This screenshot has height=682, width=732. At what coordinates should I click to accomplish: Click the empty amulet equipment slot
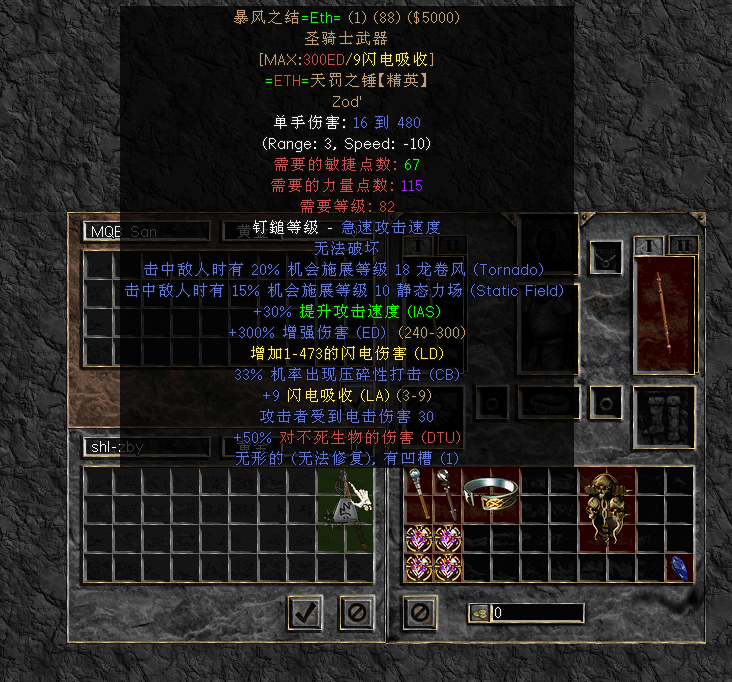pos(604,257)
